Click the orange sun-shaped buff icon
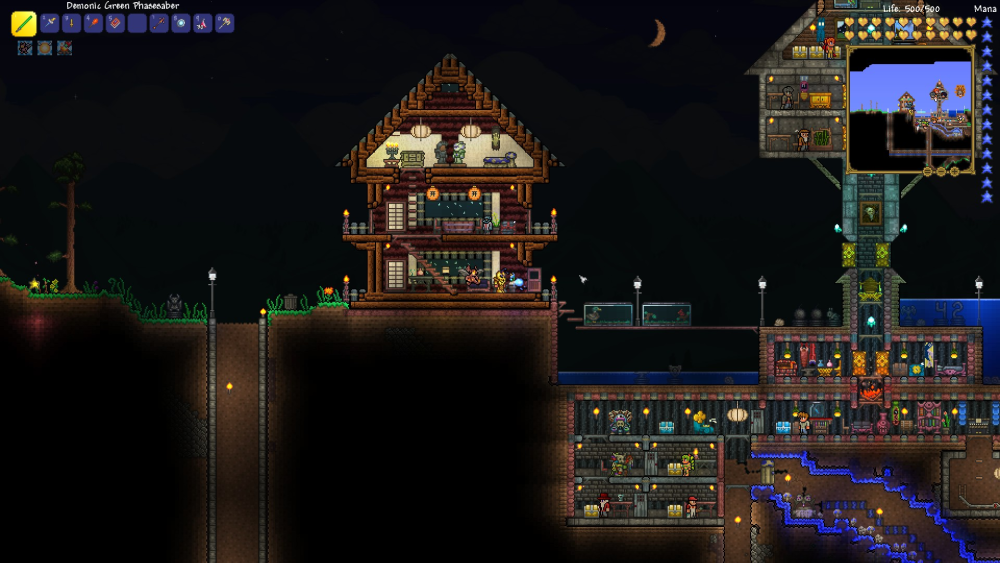The image size is (1000, 563). pyautogui.click(x=45, y=48)
